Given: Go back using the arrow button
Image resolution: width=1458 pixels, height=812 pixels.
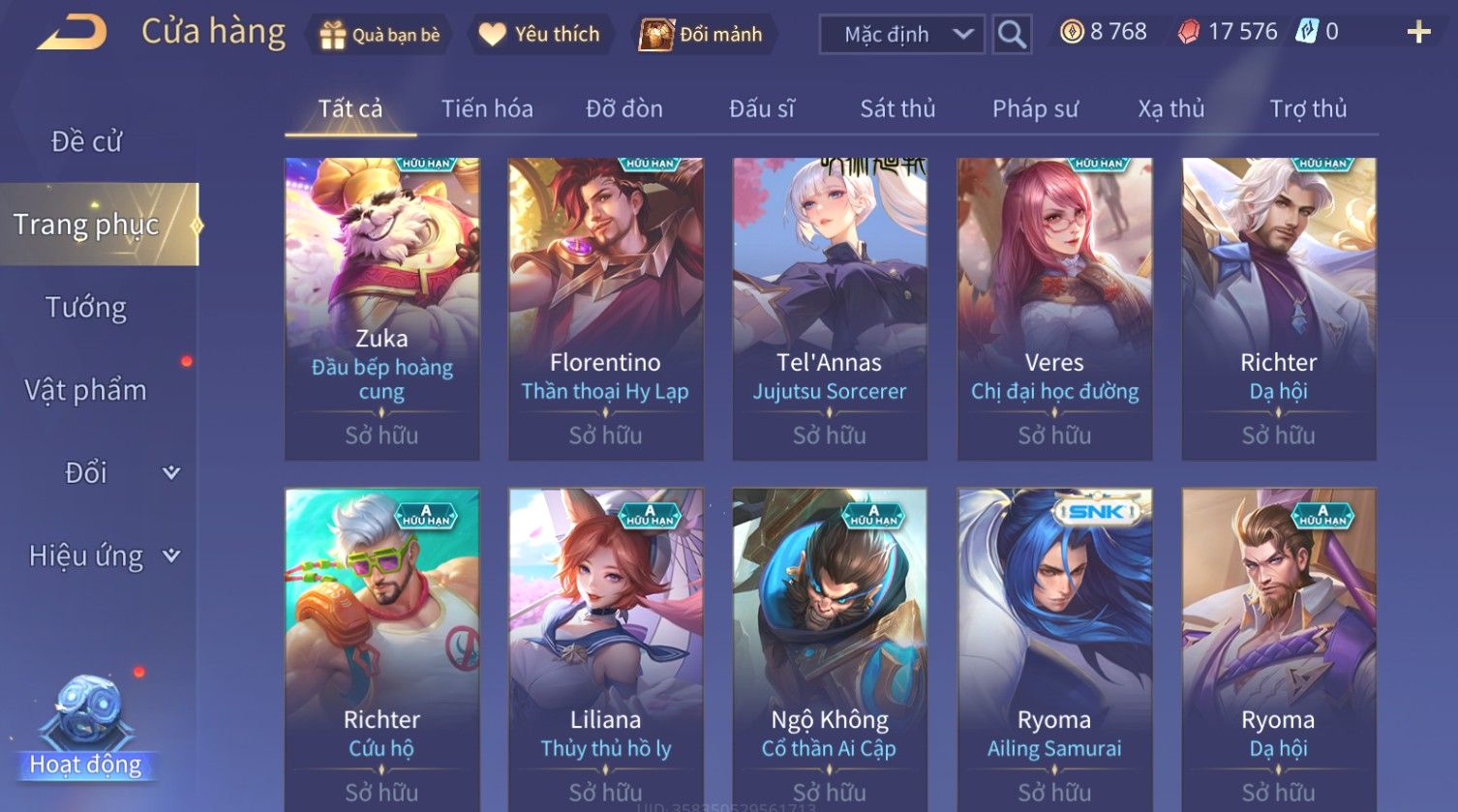Looking at the screenshot, I should (73, 33).
